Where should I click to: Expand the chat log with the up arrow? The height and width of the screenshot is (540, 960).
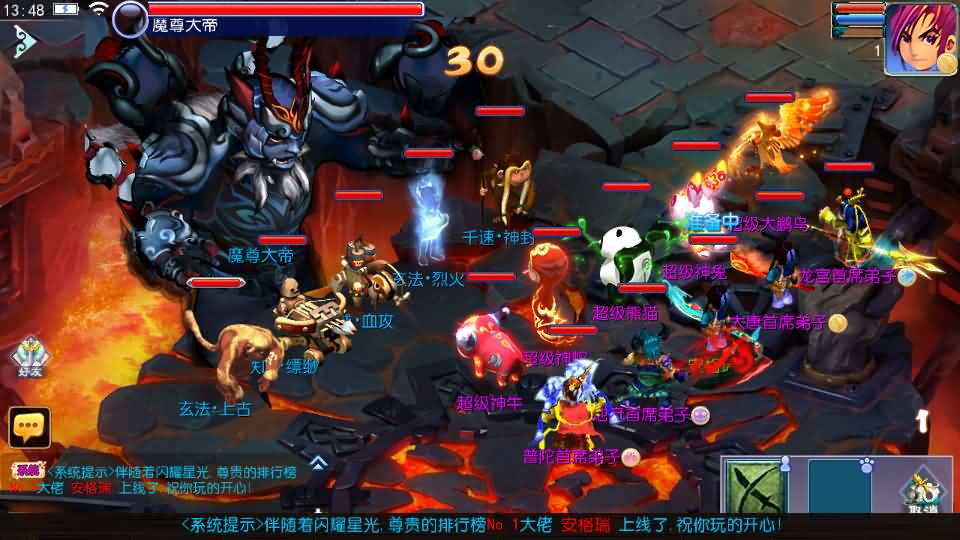click(x=317, y=463)
